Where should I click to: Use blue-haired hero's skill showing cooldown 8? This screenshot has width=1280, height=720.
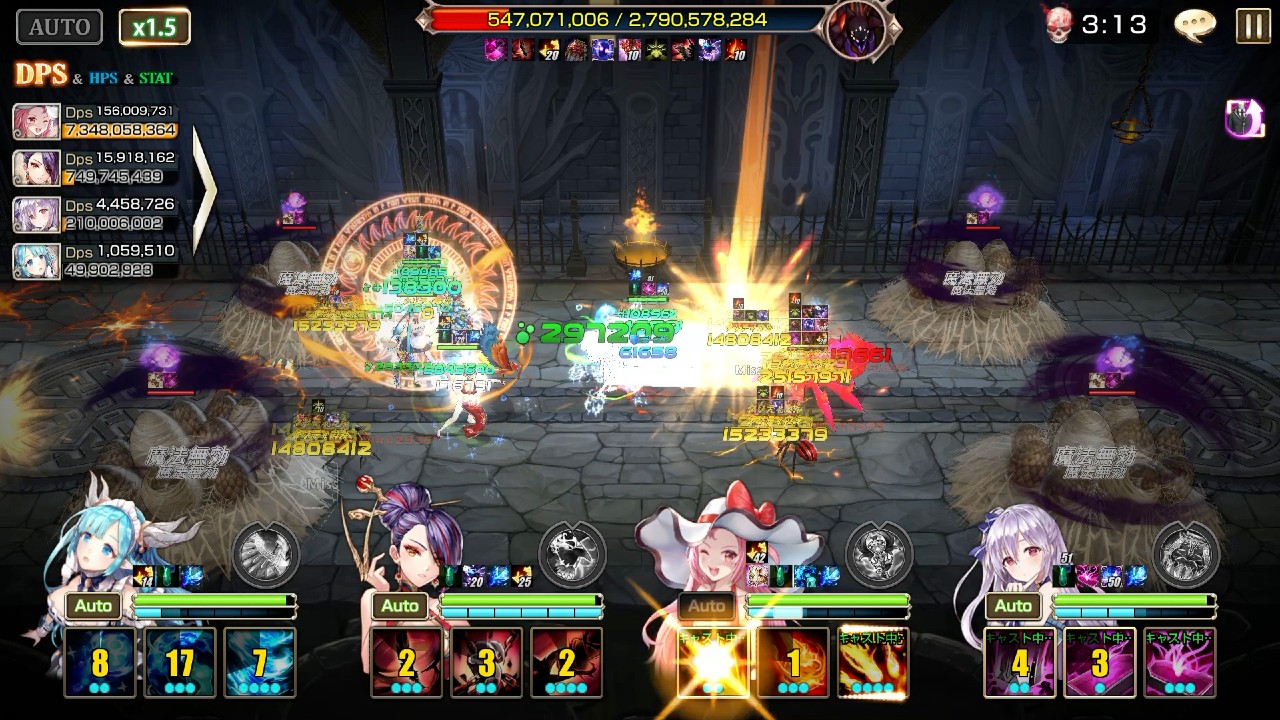pyautogui.click(x=100, y=661)
